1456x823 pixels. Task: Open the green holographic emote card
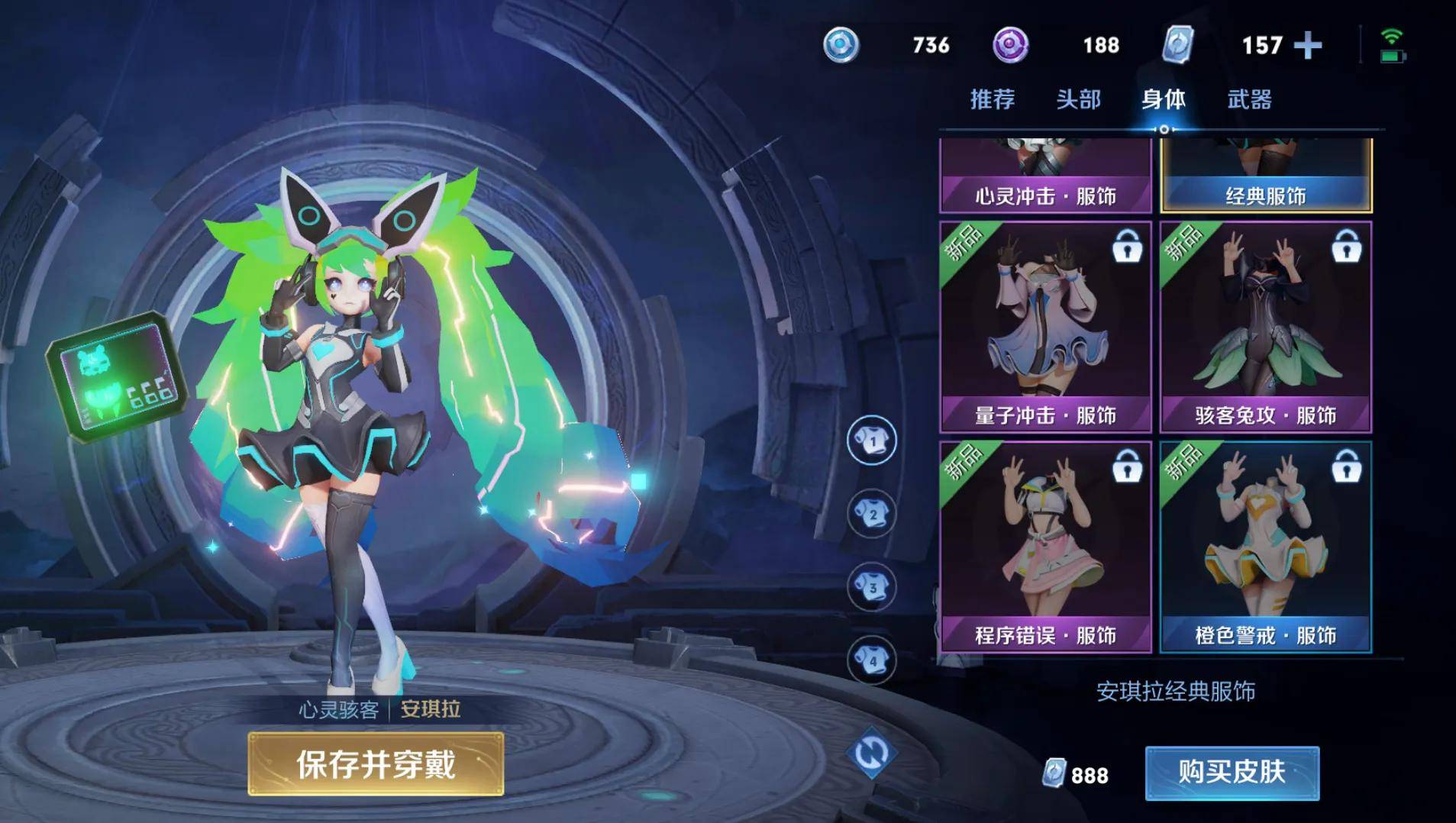[118, 377]
